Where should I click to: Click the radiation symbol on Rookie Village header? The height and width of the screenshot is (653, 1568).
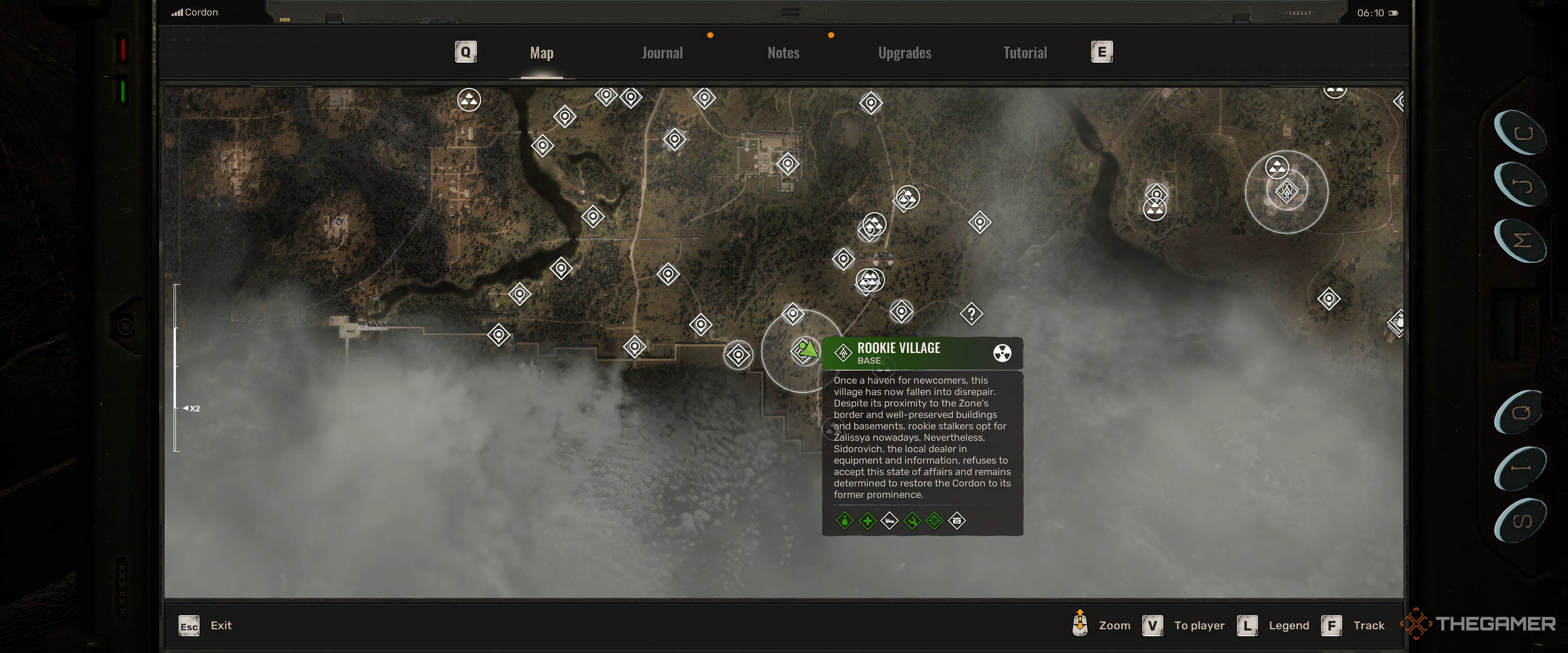click(x=1002, y=353)
